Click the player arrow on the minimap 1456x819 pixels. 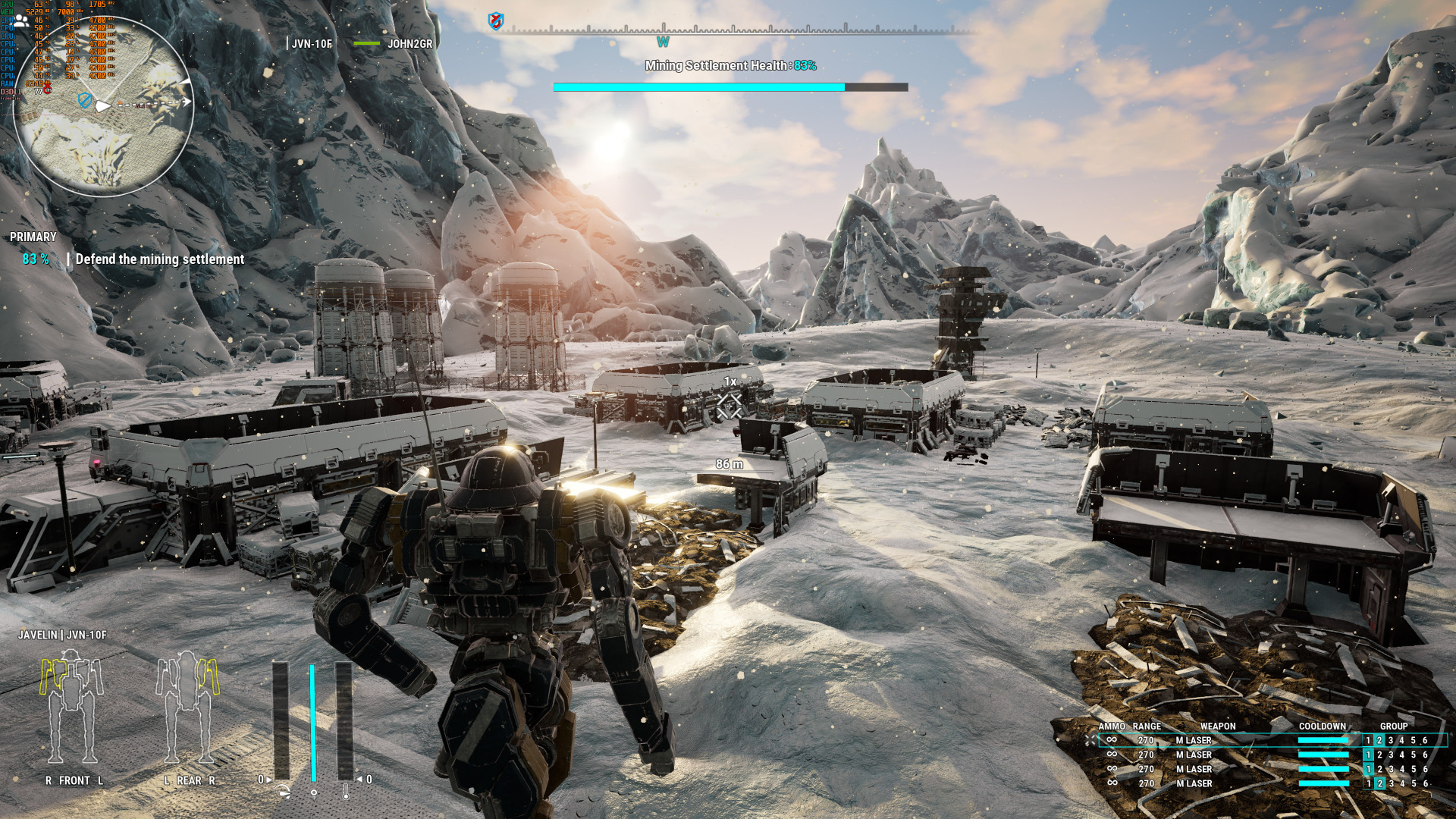[105, 107]
